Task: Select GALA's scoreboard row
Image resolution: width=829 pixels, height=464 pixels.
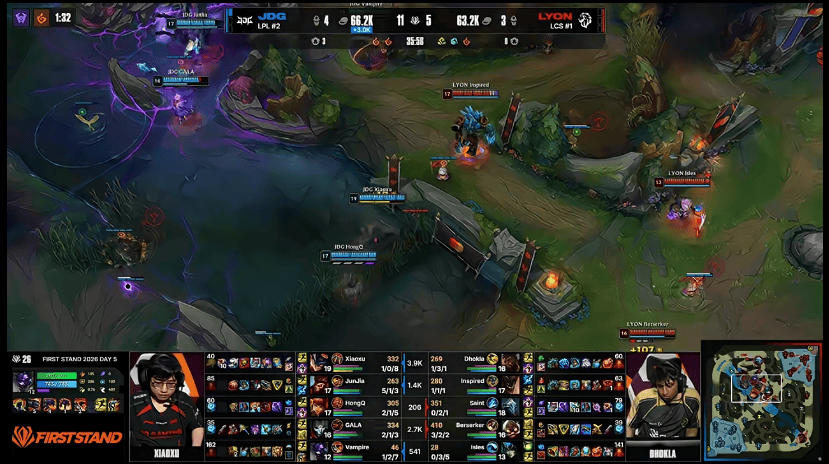Action: (355, 429)
